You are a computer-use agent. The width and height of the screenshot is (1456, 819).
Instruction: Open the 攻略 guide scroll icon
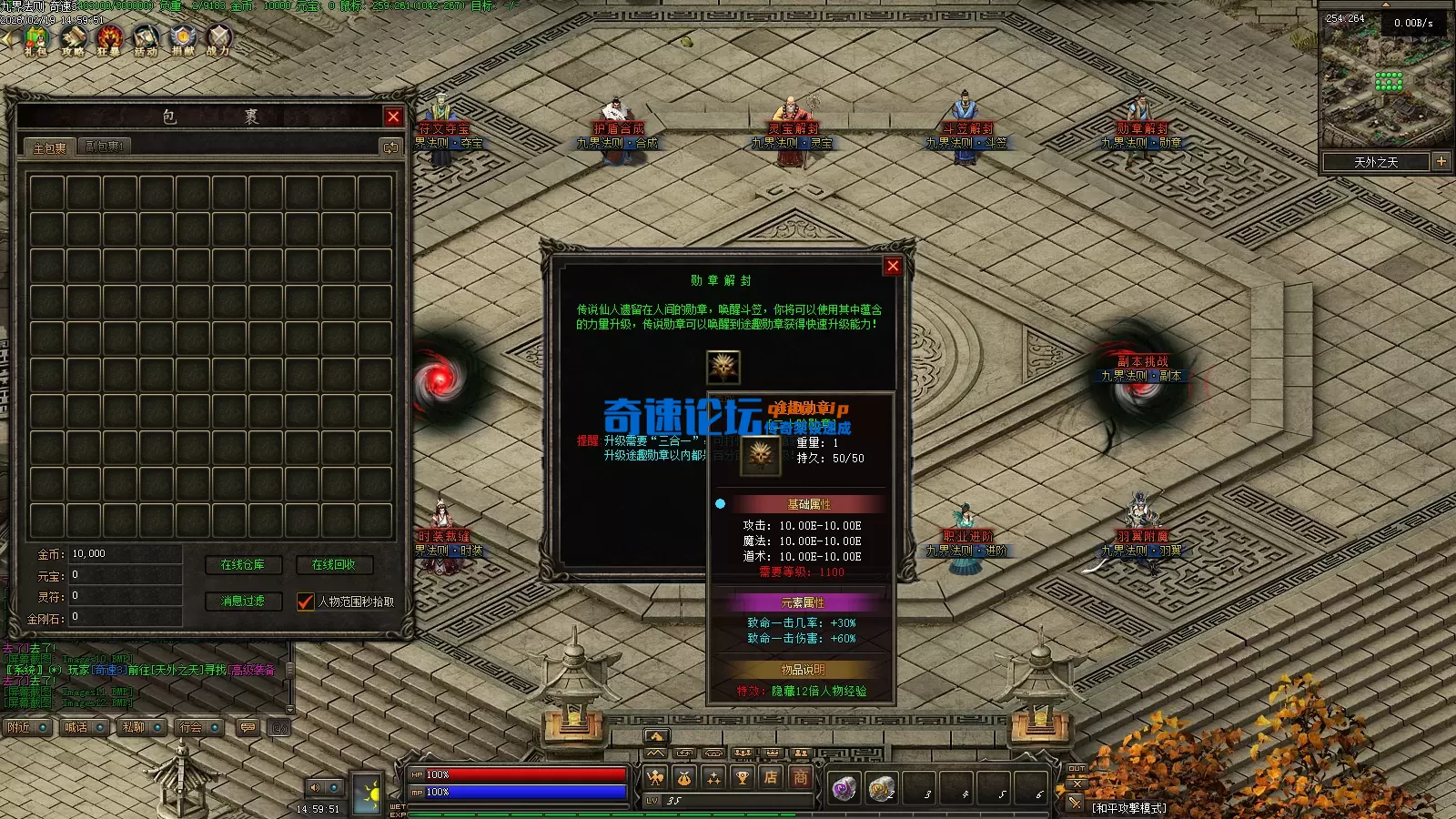pyautogui.click(x=73, y=40)
